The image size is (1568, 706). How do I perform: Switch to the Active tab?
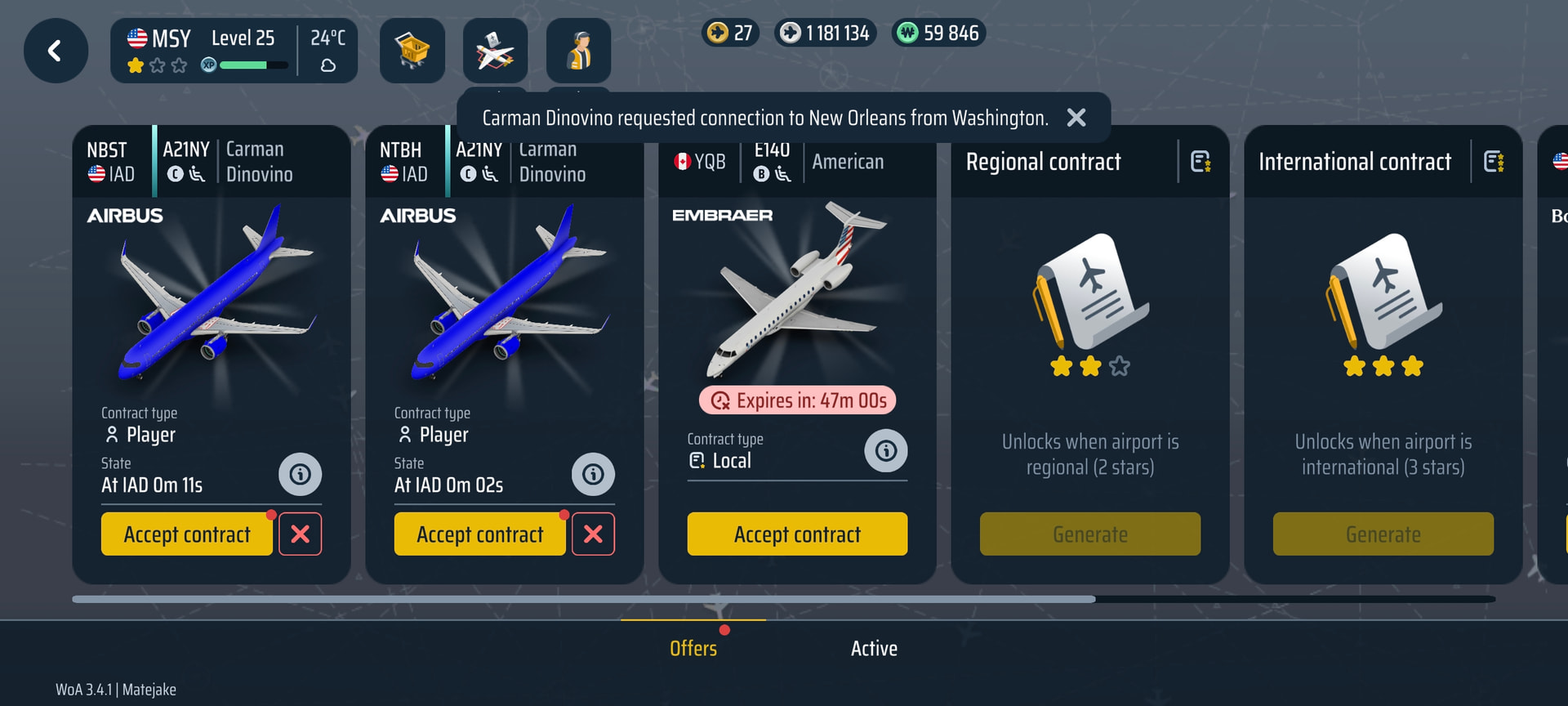coord(874,649)
